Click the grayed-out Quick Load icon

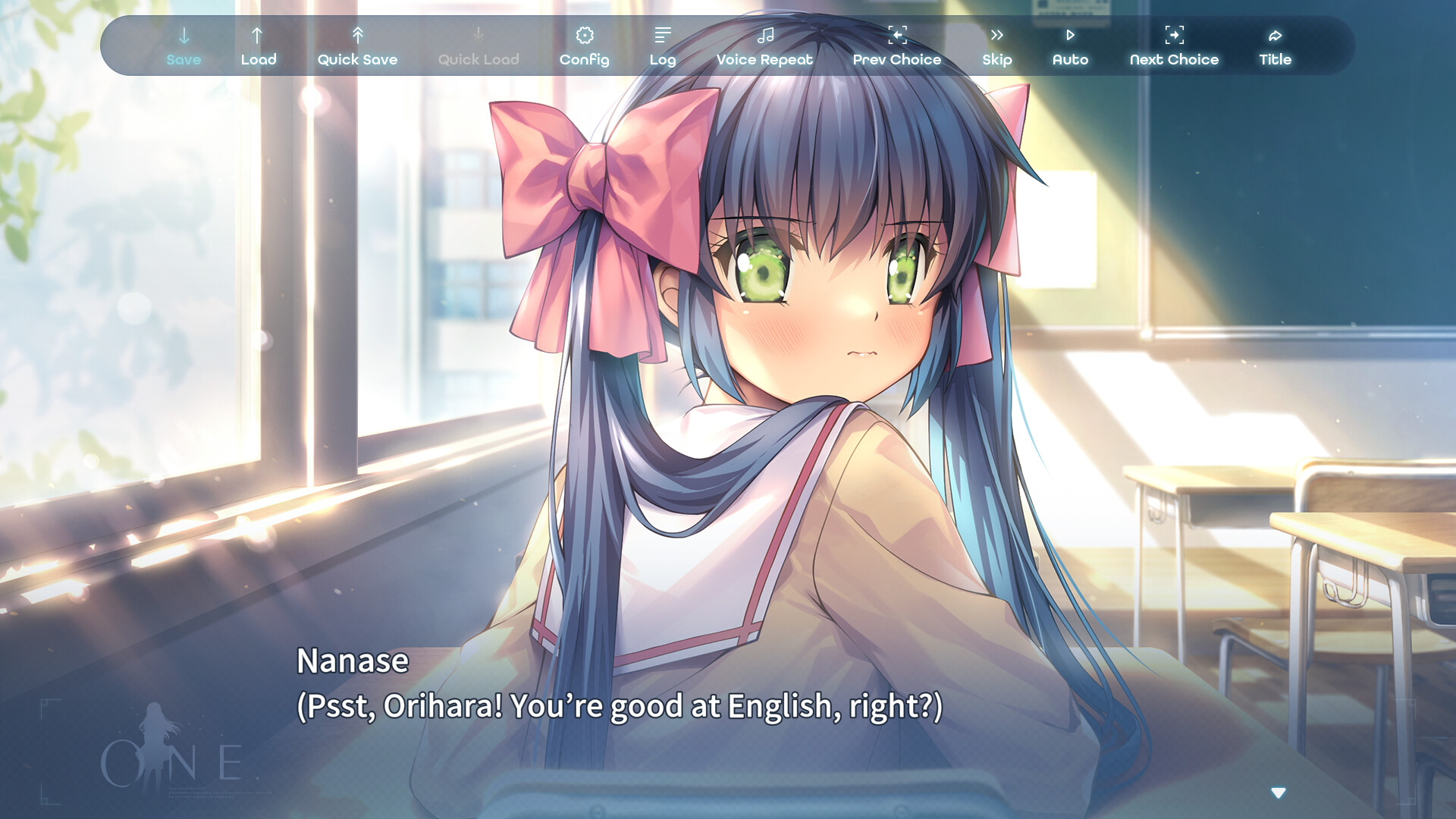(478, 34)
